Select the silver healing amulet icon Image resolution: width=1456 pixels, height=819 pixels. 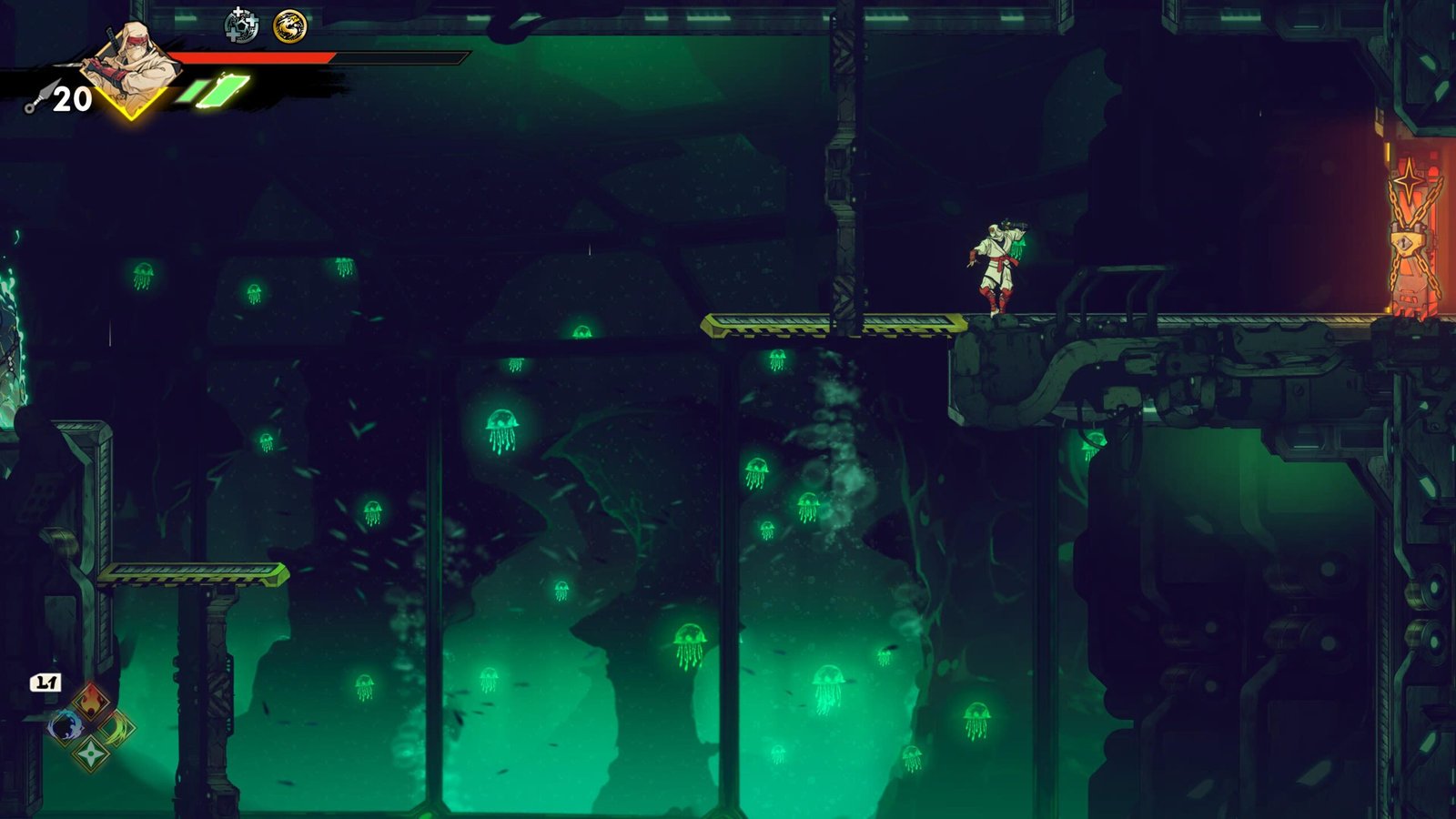[240, 25]
